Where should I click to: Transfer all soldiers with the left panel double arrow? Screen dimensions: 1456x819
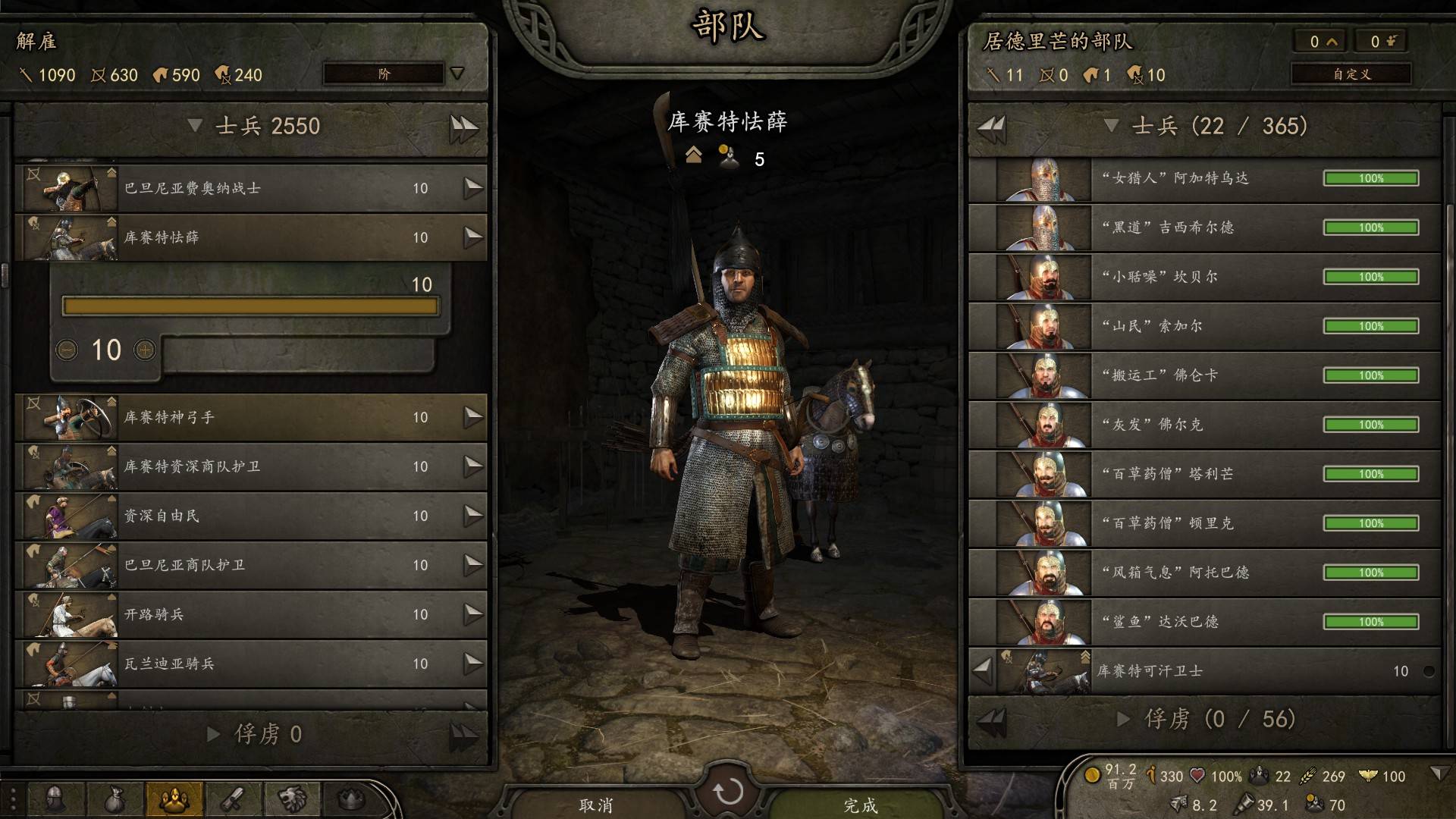[463, 127]
